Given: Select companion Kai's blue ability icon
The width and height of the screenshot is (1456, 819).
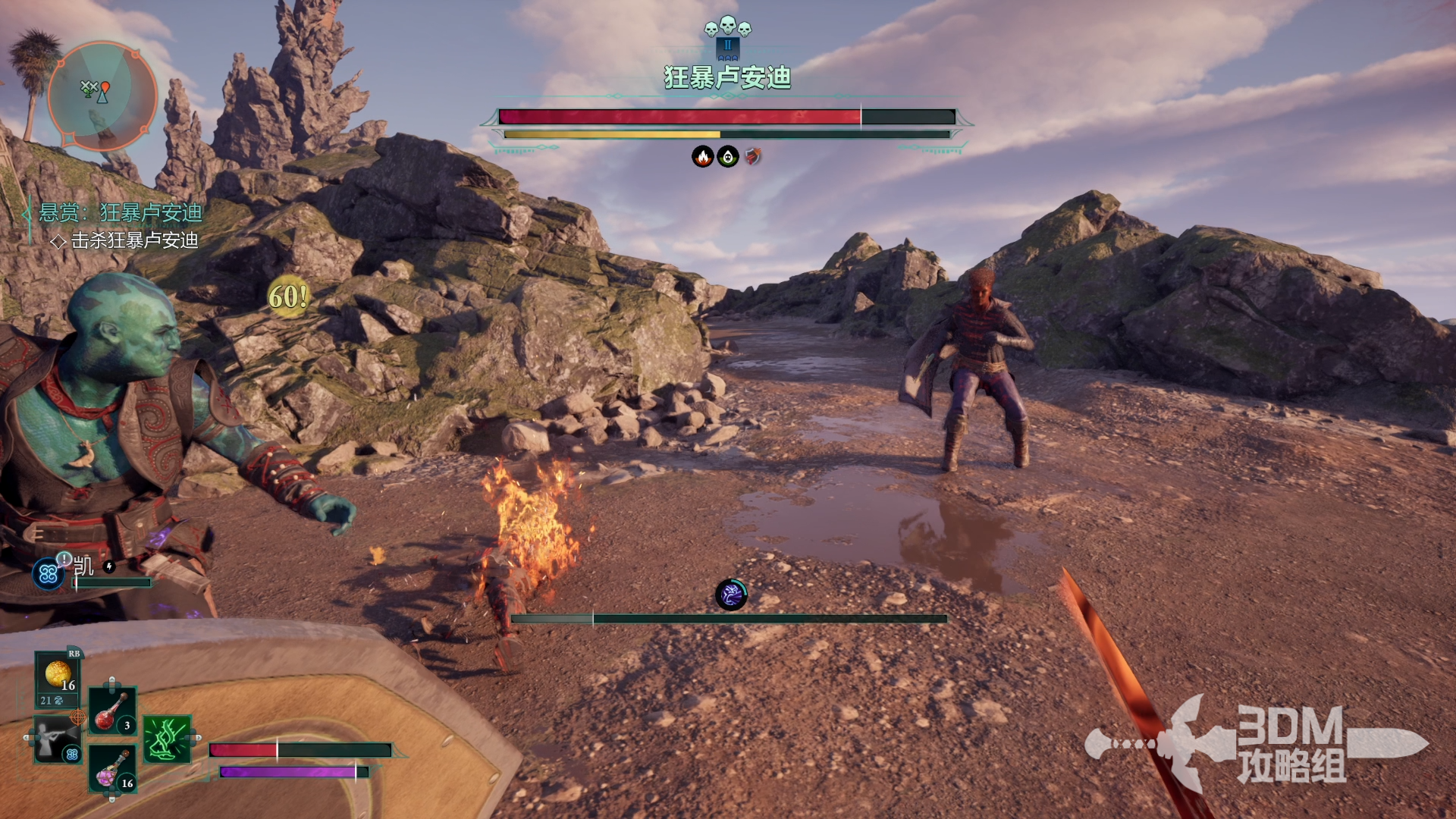Looking at the screenshot, I should 48,574.
